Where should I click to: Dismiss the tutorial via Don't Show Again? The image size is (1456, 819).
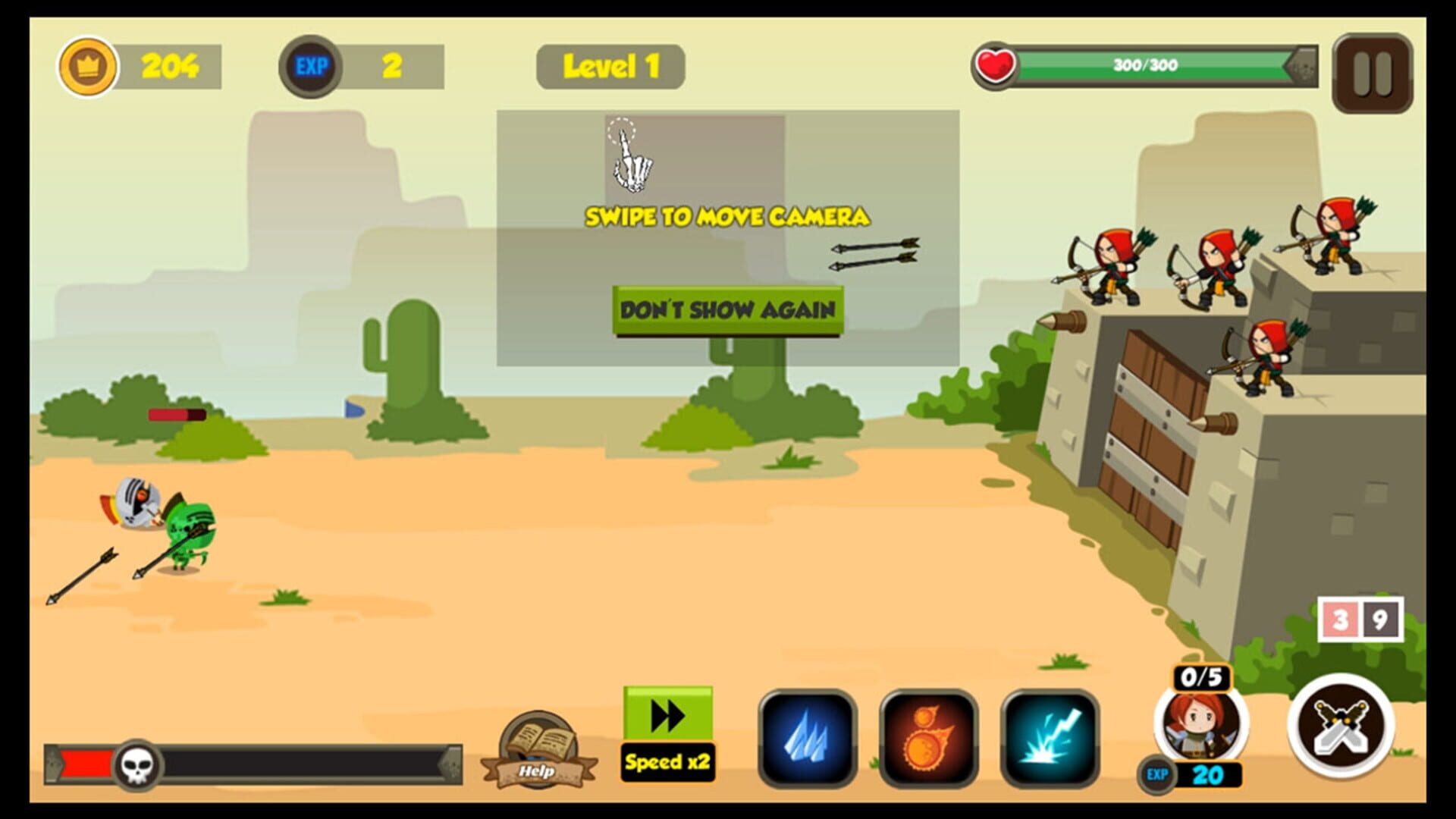[728, 309]
